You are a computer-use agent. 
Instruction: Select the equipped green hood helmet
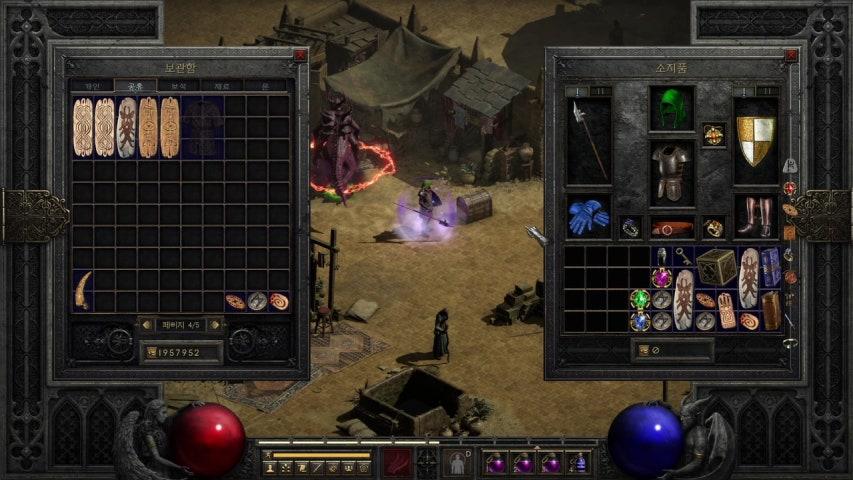click(671, 108)
